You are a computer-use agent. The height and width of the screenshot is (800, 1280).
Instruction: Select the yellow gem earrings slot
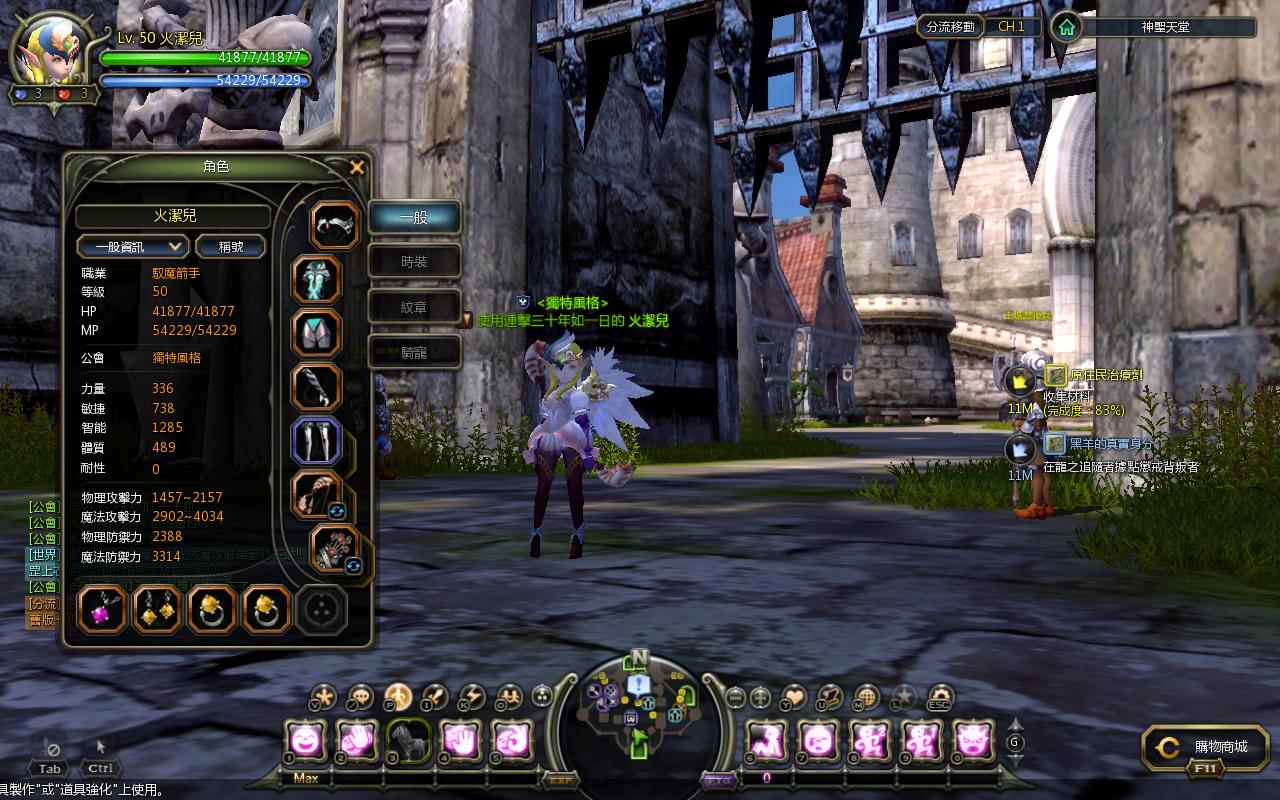[x=157, y=609]
